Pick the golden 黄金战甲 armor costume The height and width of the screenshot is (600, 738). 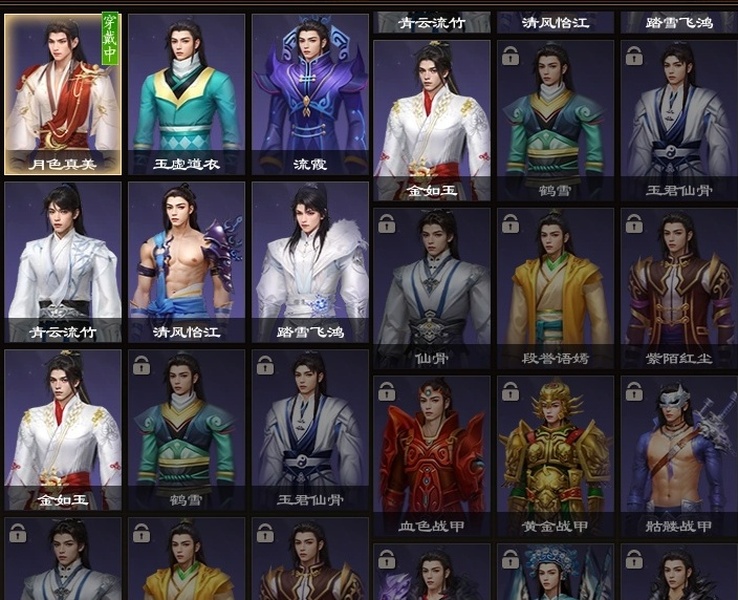click(x=556, y=456)
